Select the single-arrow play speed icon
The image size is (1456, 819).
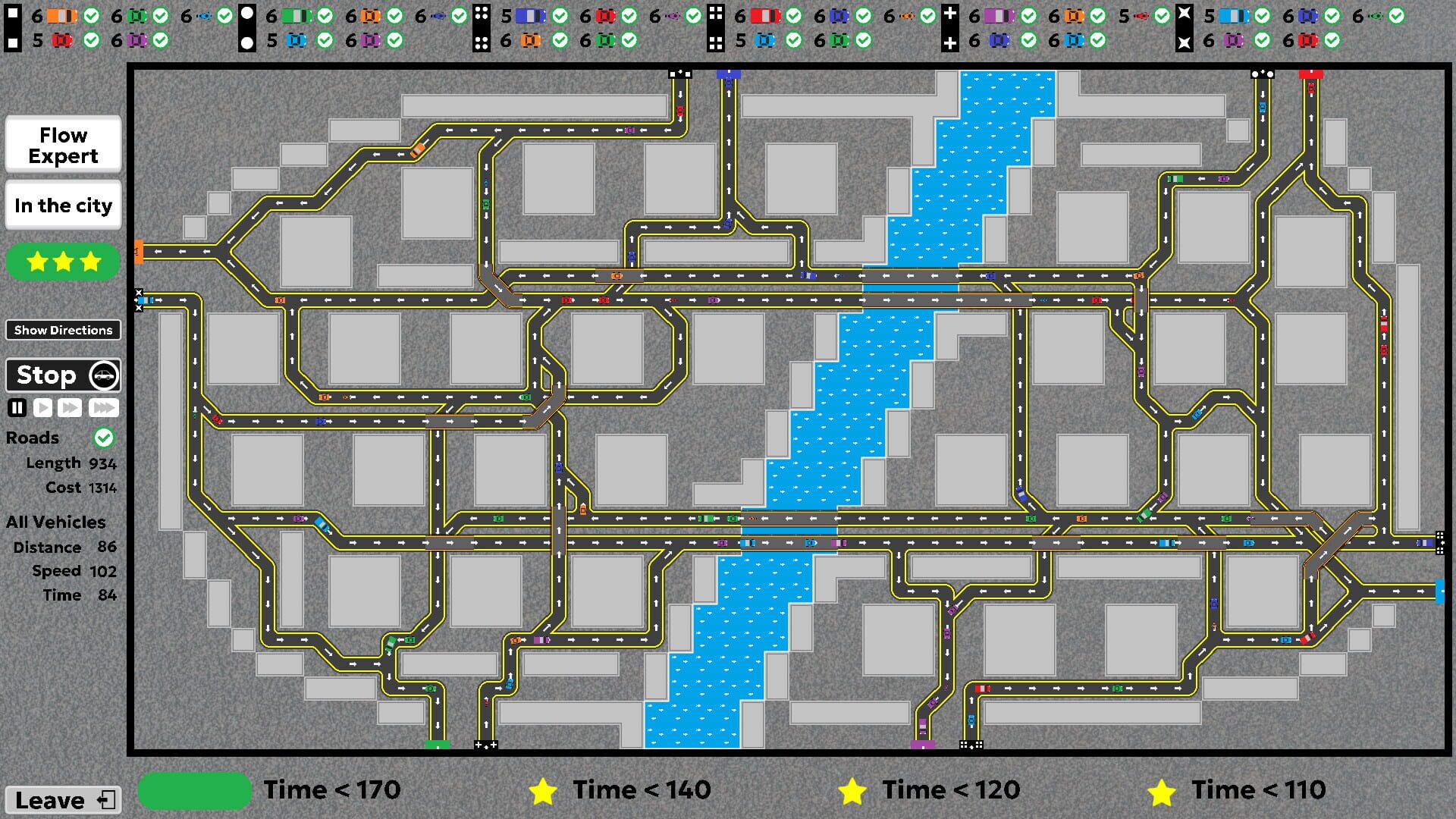tap(42, 407)
